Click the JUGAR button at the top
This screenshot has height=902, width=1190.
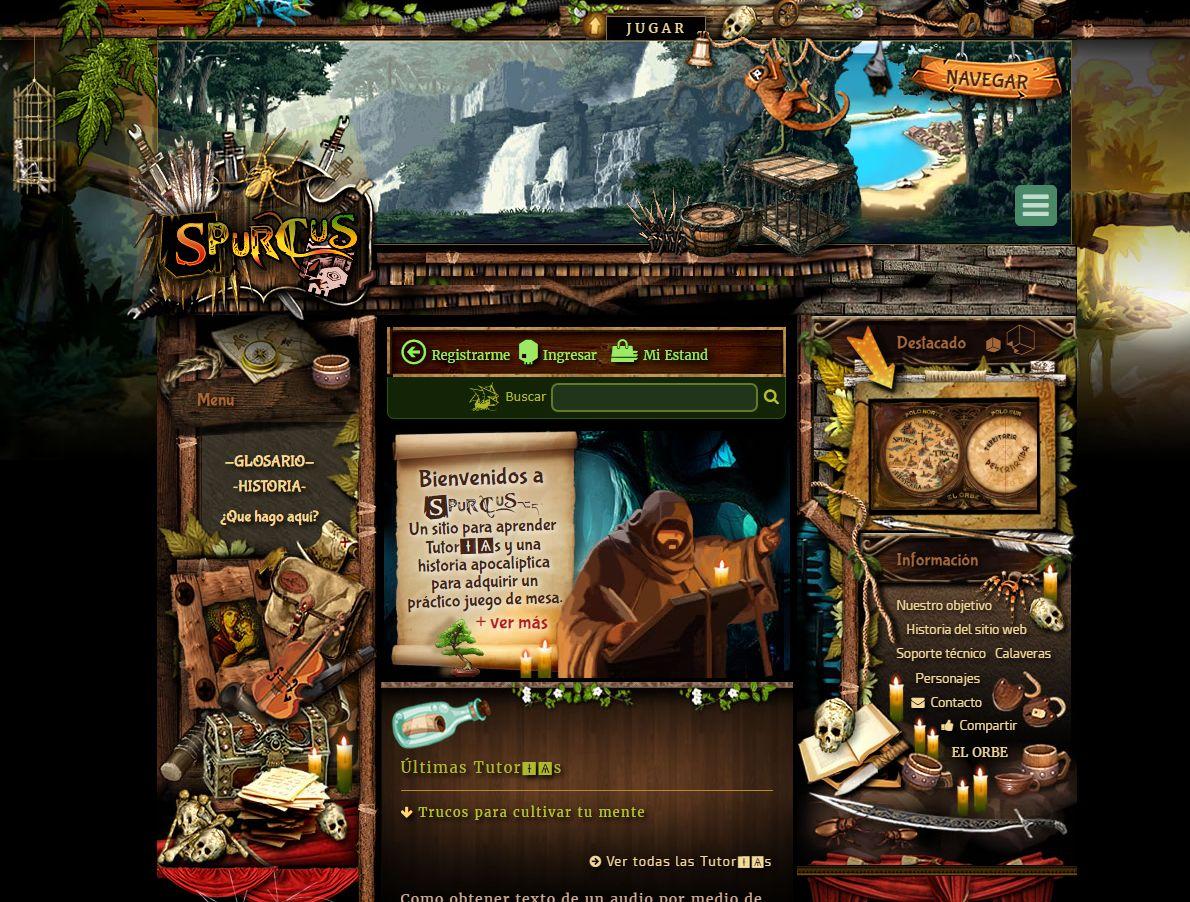click(655, 28)
